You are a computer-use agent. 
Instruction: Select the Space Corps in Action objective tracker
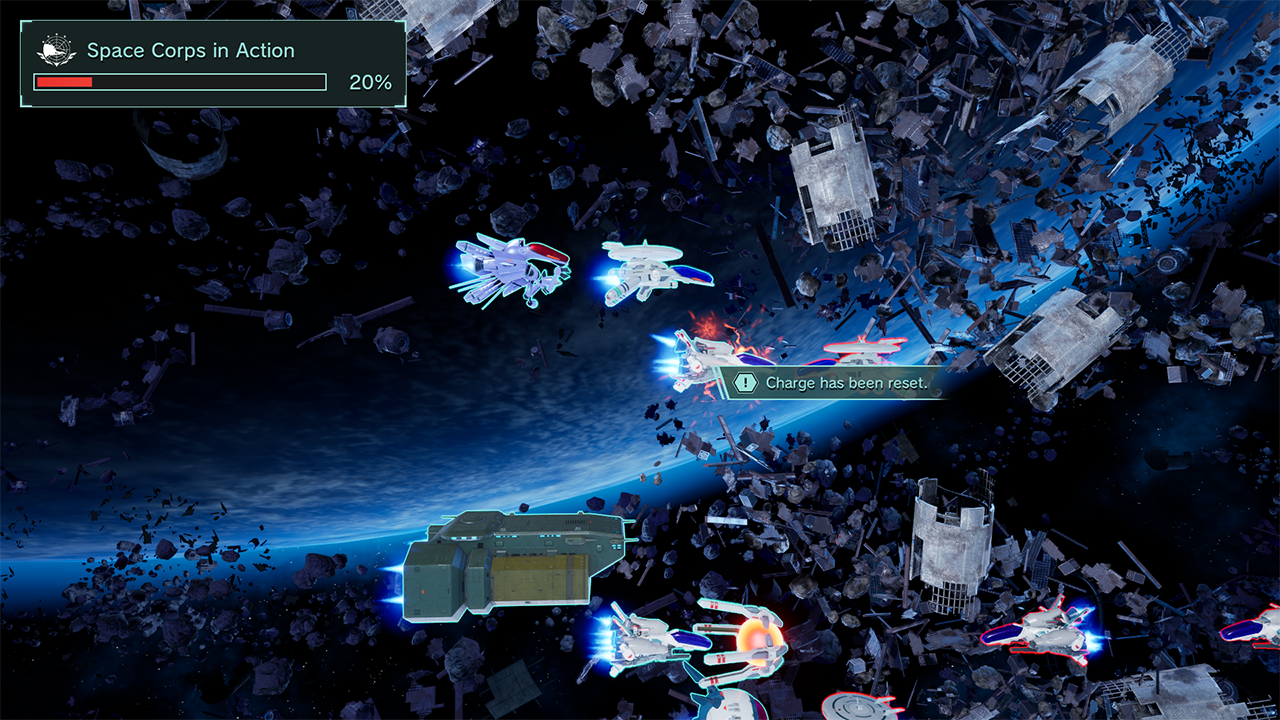pos(213,64)
